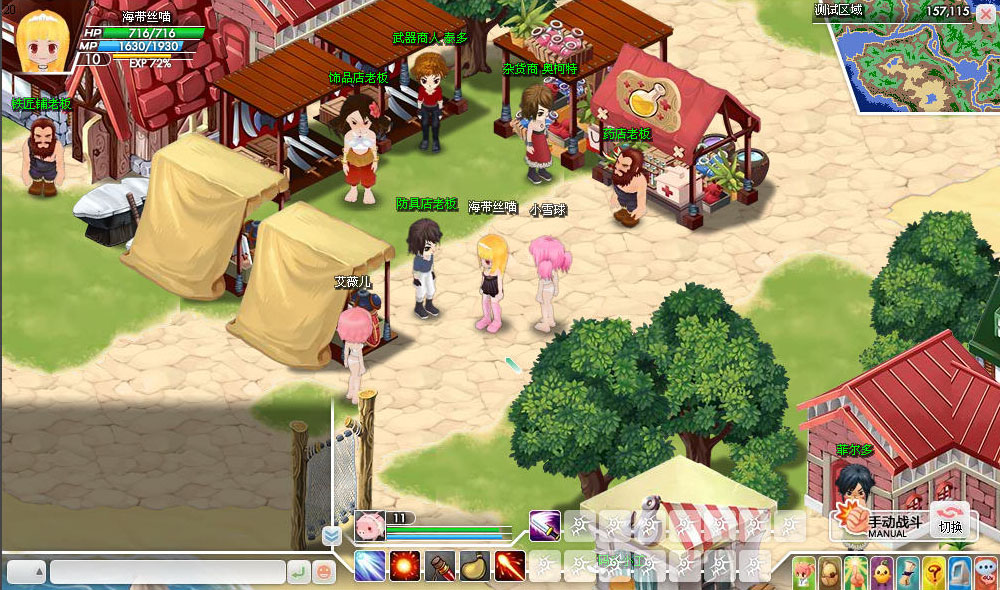The height and width of the screenshot is (590, 1000).
Task: Click the blonde player portrait
Action: 42,36
